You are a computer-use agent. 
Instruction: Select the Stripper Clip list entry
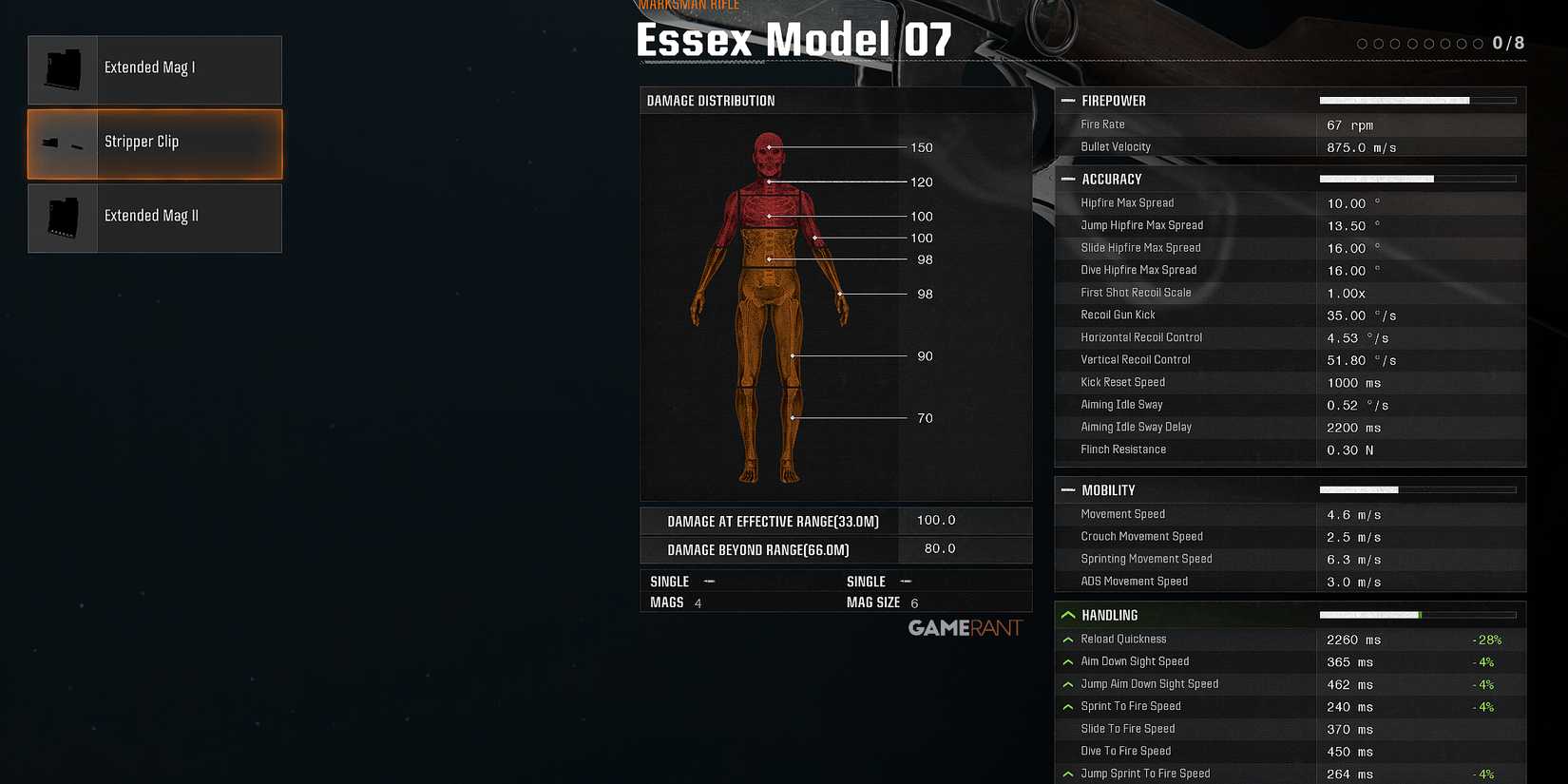point(154,143)
